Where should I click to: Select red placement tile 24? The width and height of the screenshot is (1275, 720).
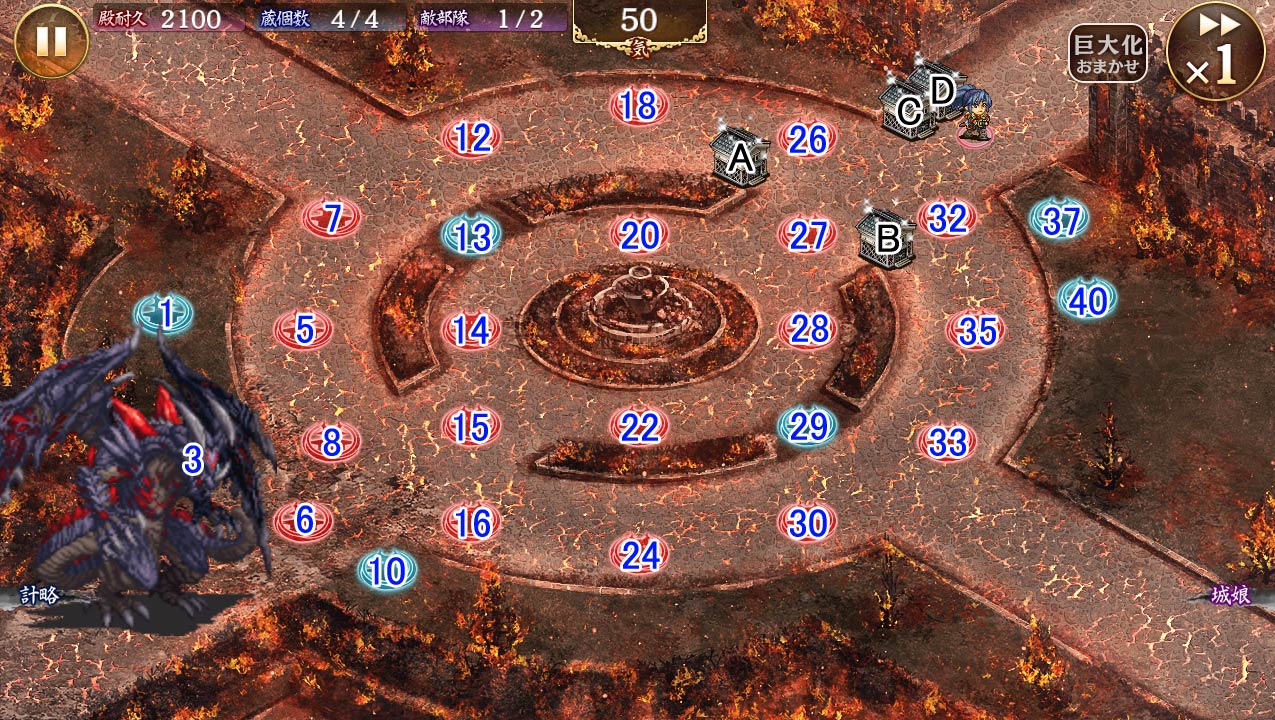[x=639, y=554]
